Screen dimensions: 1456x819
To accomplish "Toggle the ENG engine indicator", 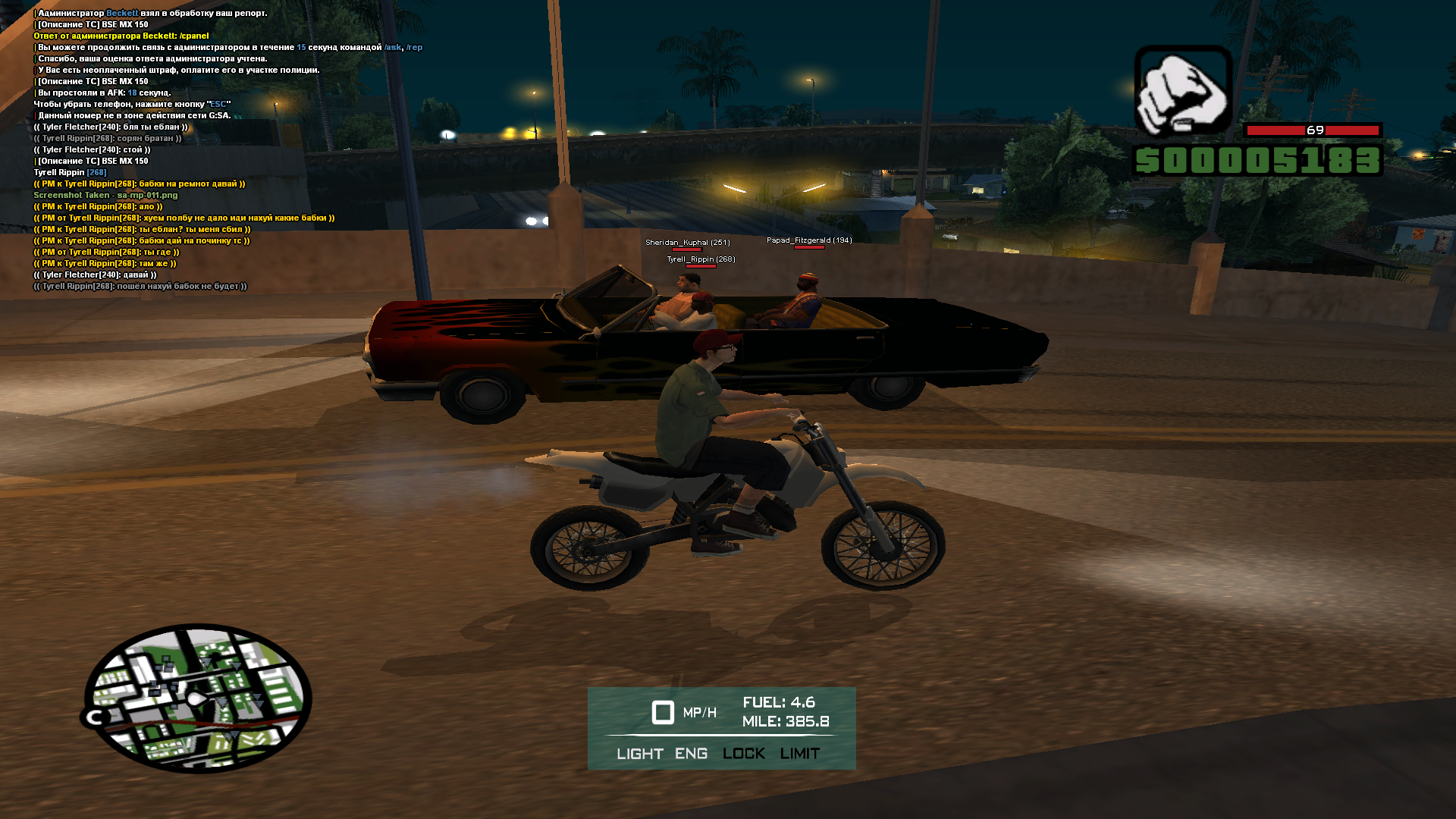I will tap(691, 754).
